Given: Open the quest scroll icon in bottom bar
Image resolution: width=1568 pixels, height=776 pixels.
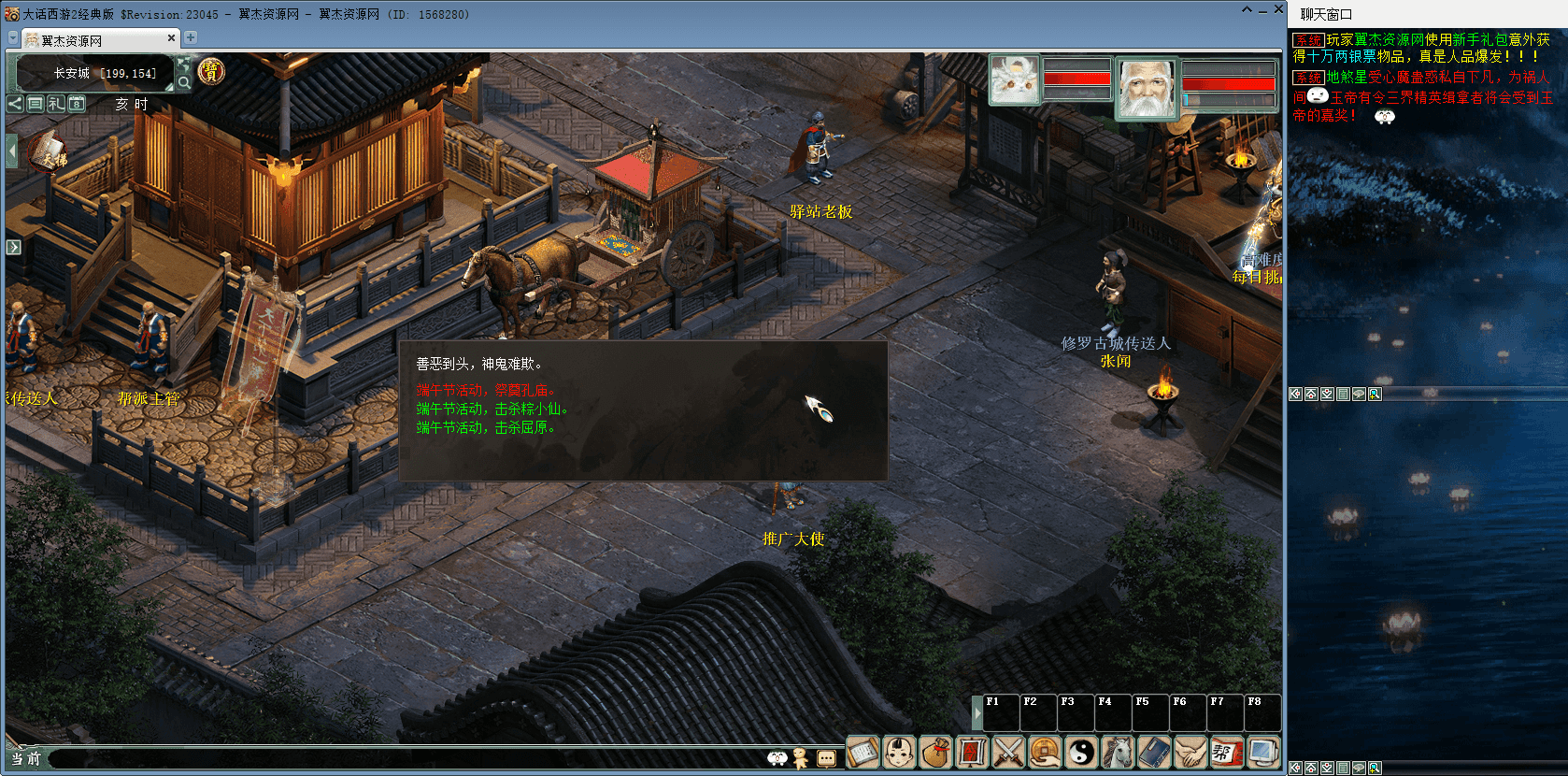Looking at the screenshot, I should point(862,752).
